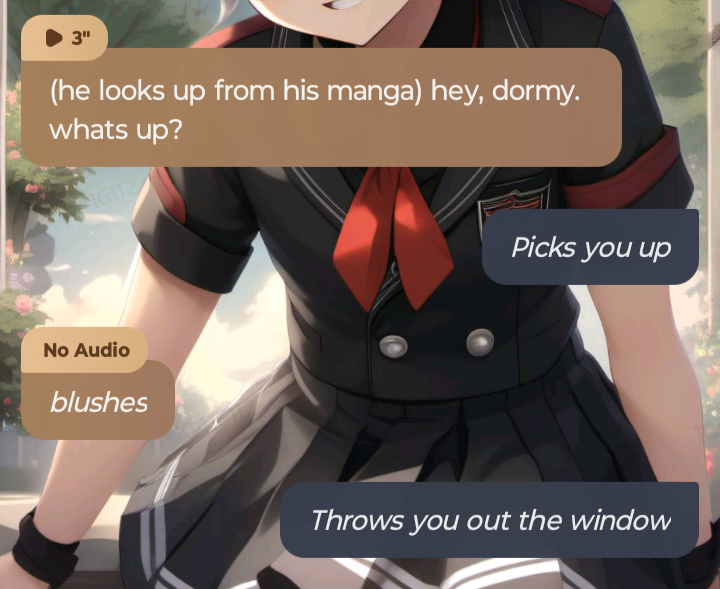This screenshot has height=589, width=720.
Task: Select the 'hey, dormy. whats up?' message bubble
Action: [320, 110]
